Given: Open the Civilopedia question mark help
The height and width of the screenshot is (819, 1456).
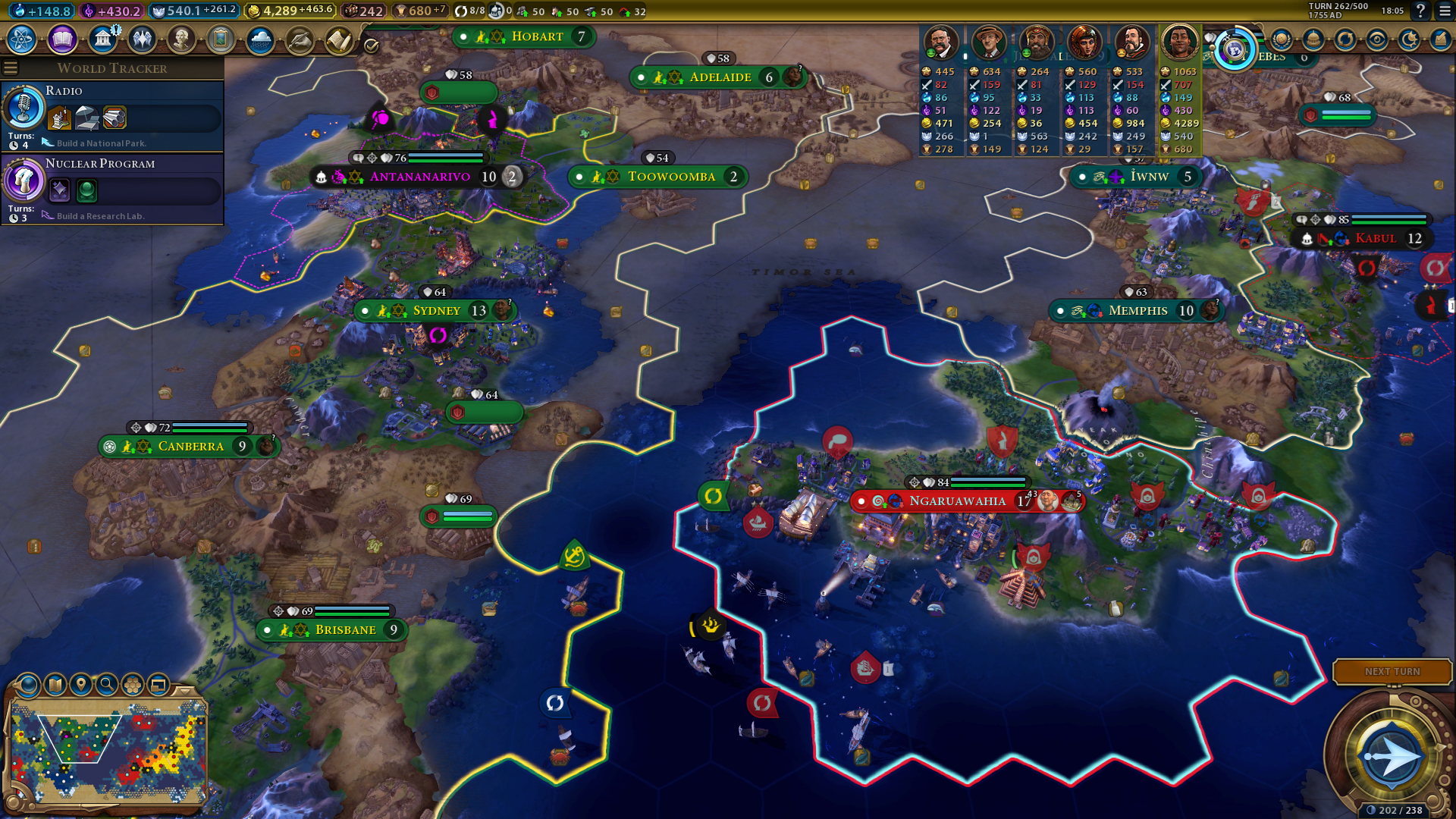Looking at the screenshot, I should pos(1420,11).
